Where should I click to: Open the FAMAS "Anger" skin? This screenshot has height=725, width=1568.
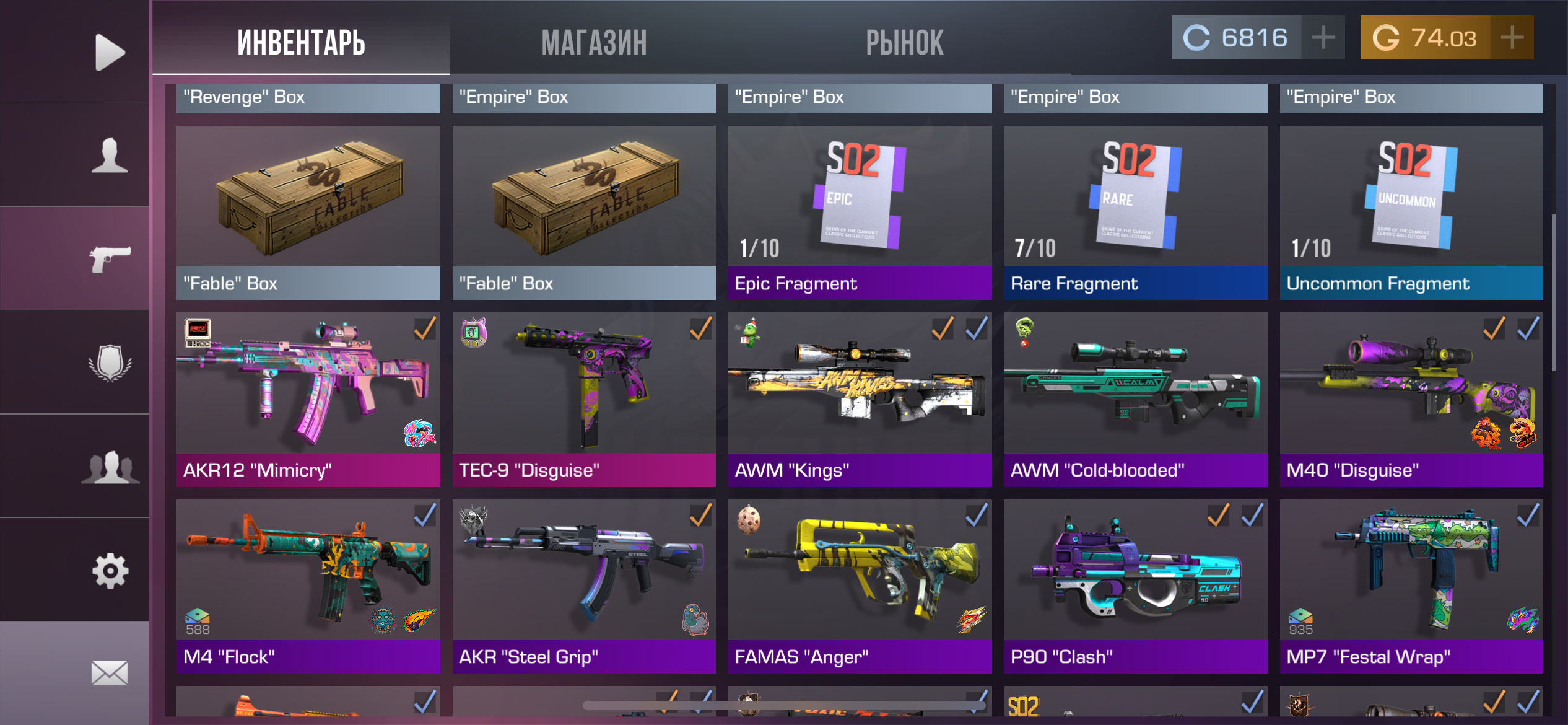(860, 586)
